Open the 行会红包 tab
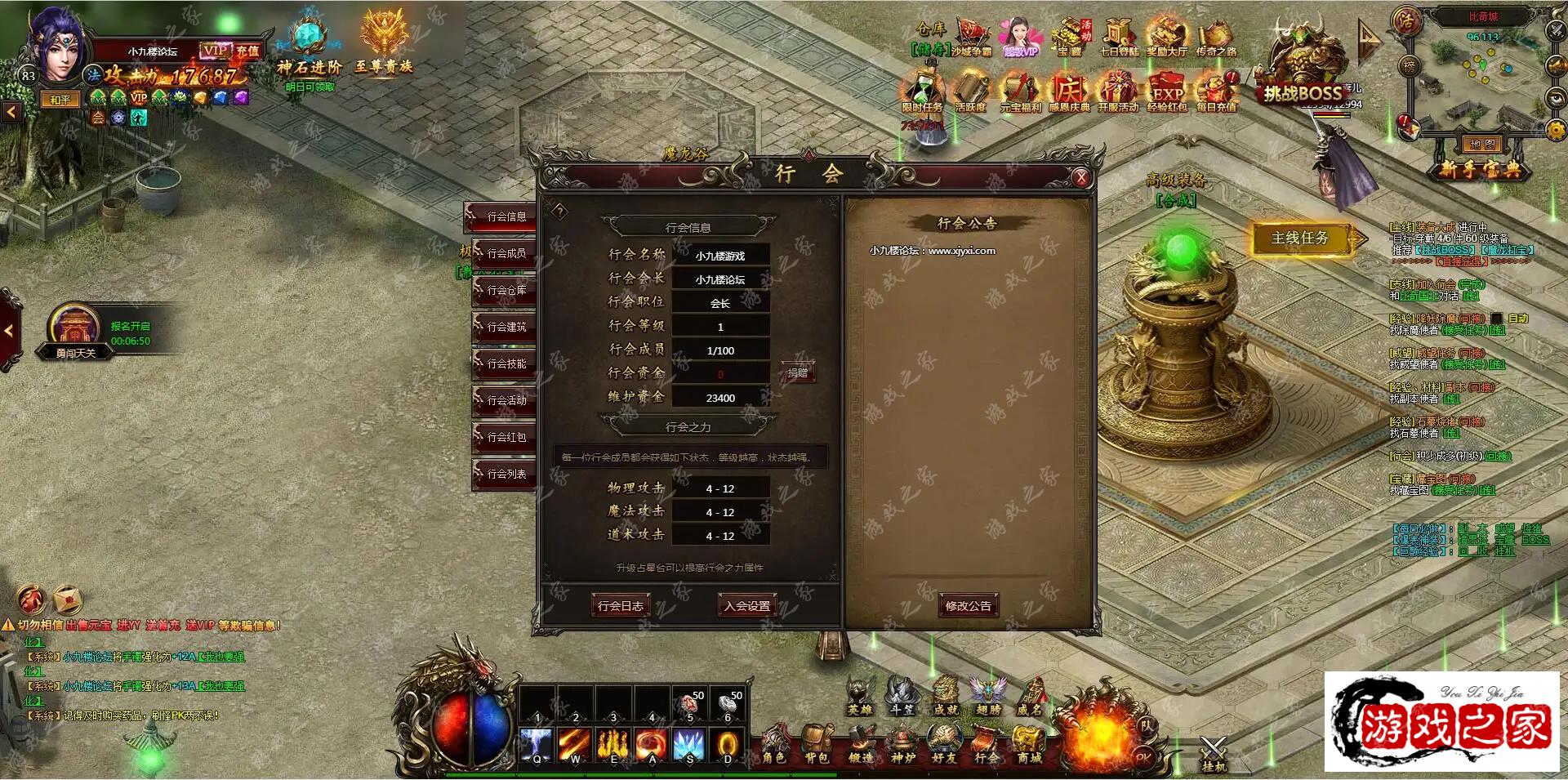1568x780 pixels. 505,437
